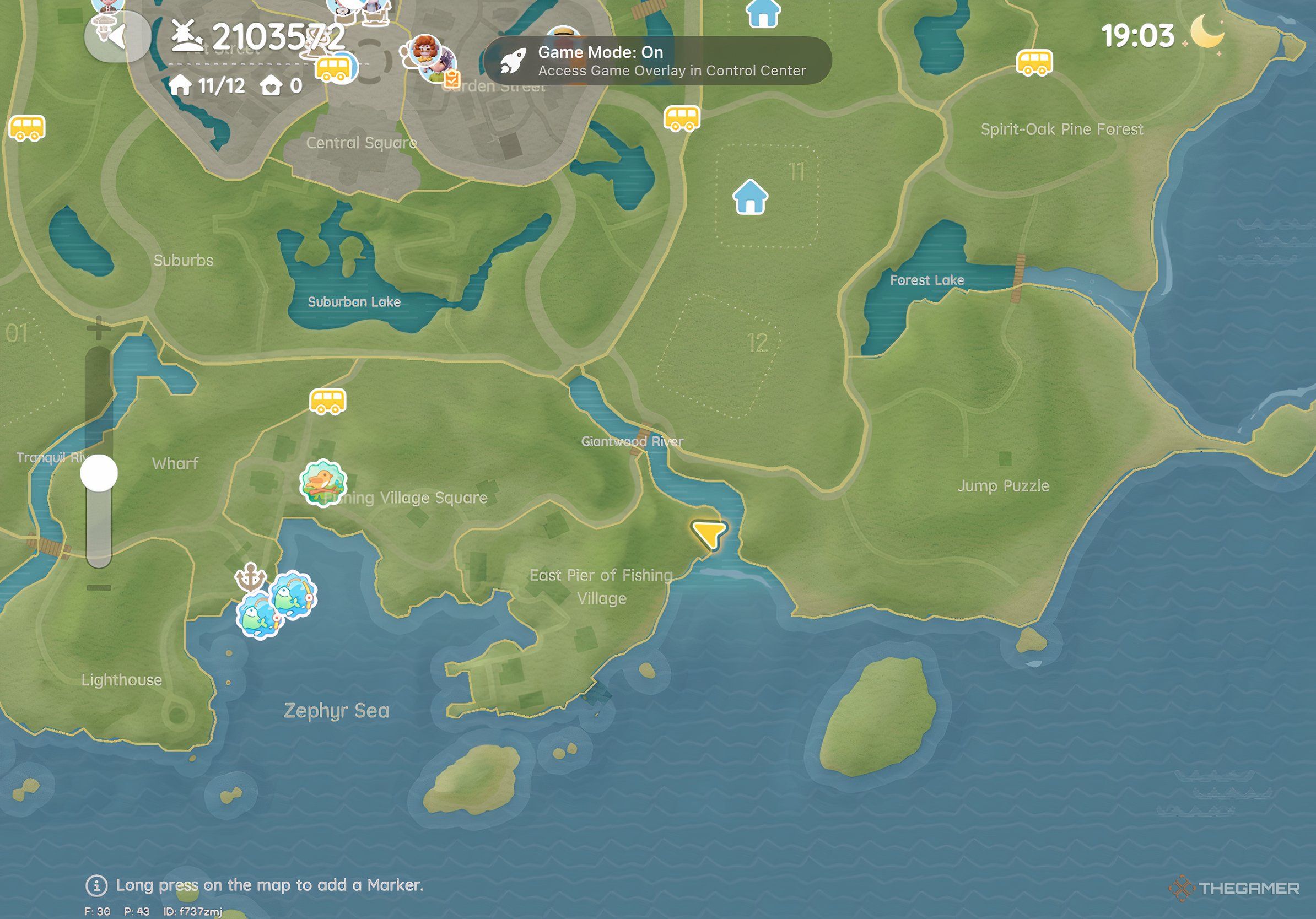Go back using the arrow button
Image resolution: width=1316 pixels, height=919 pixels.
point(117,37)
